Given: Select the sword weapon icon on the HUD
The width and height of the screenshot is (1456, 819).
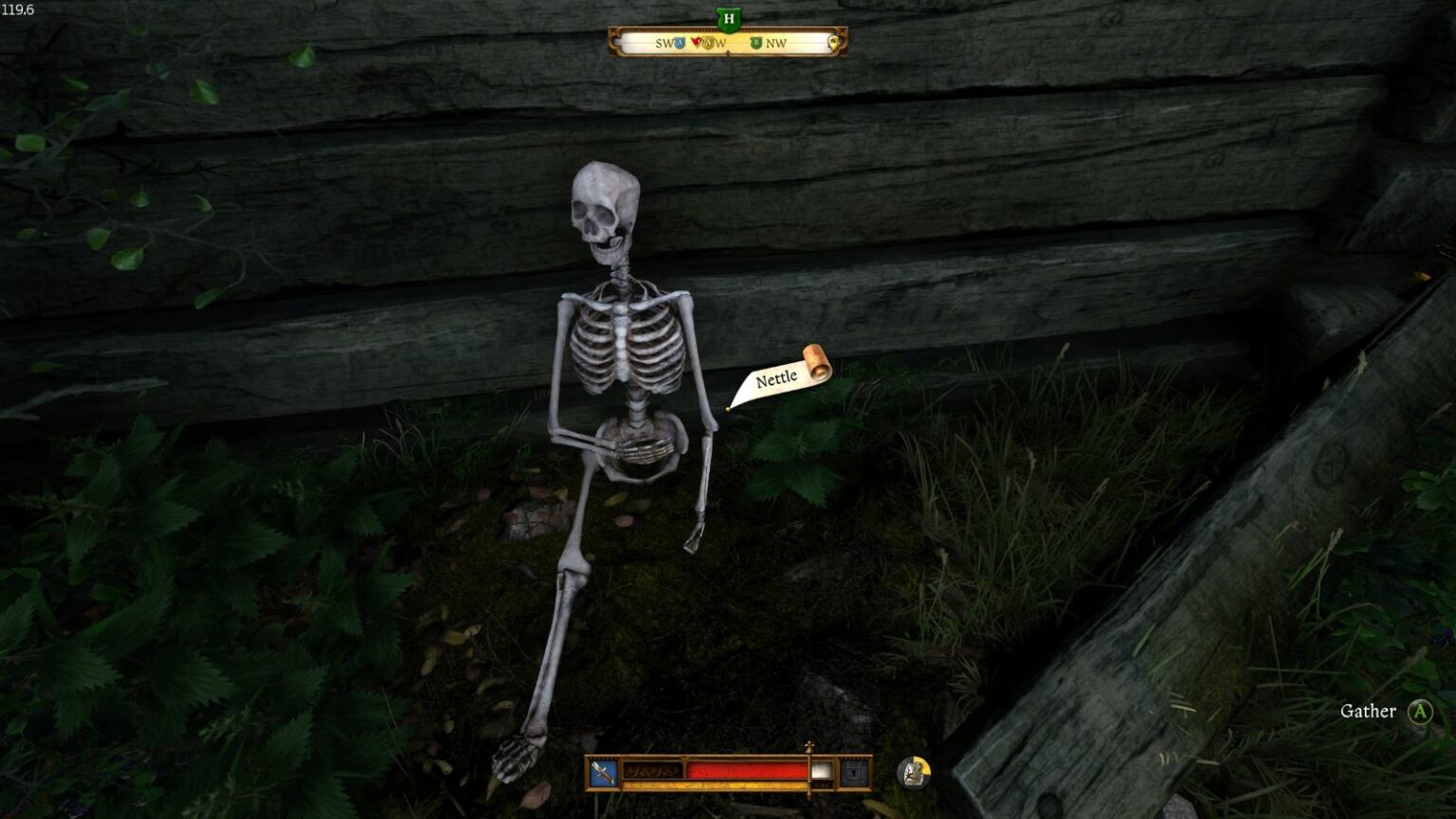Looking at the screenshot, I should pos(602,771).
